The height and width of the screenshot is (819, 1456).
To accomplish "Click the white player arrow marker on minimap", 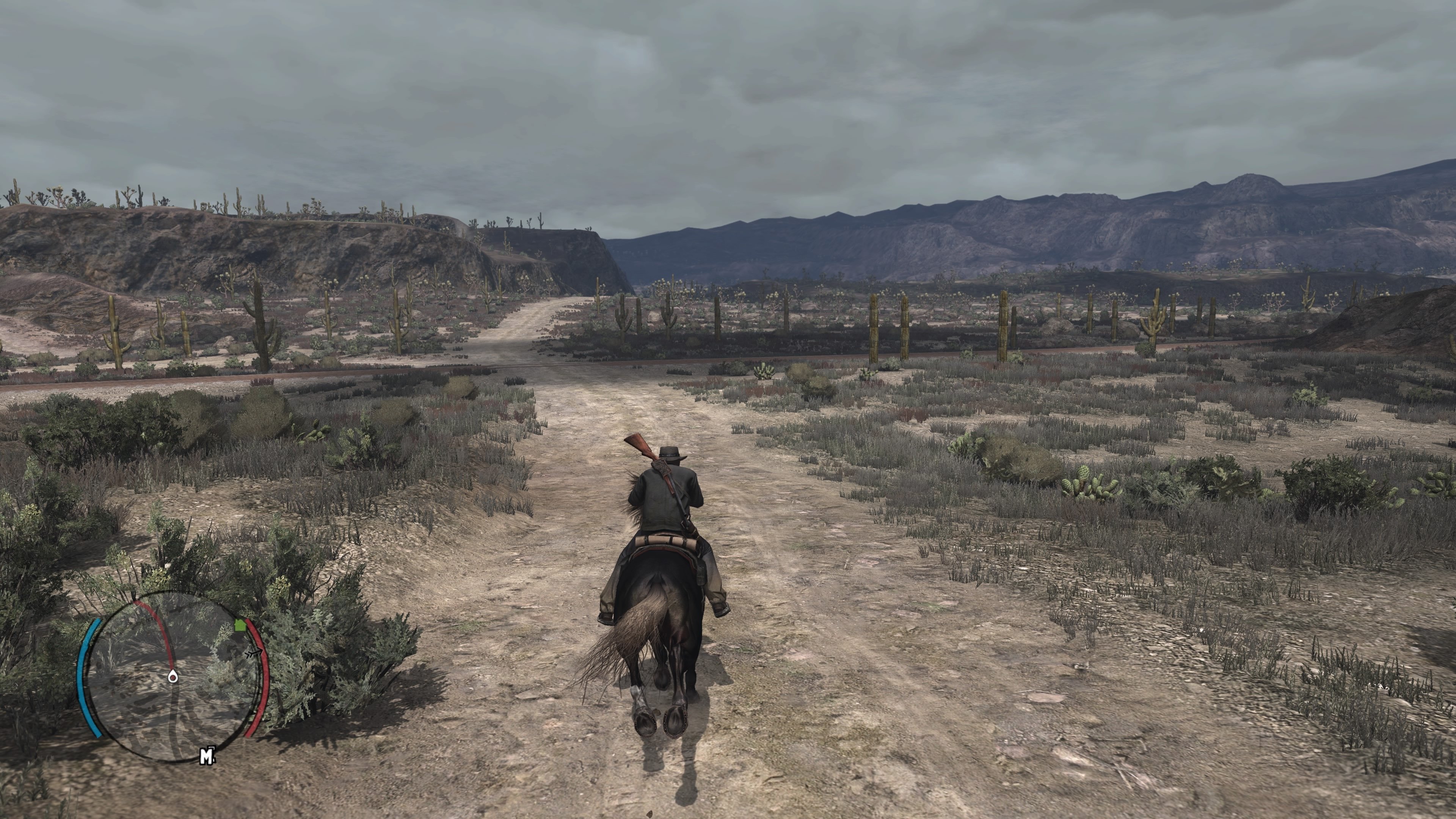I will coord(174,676).
